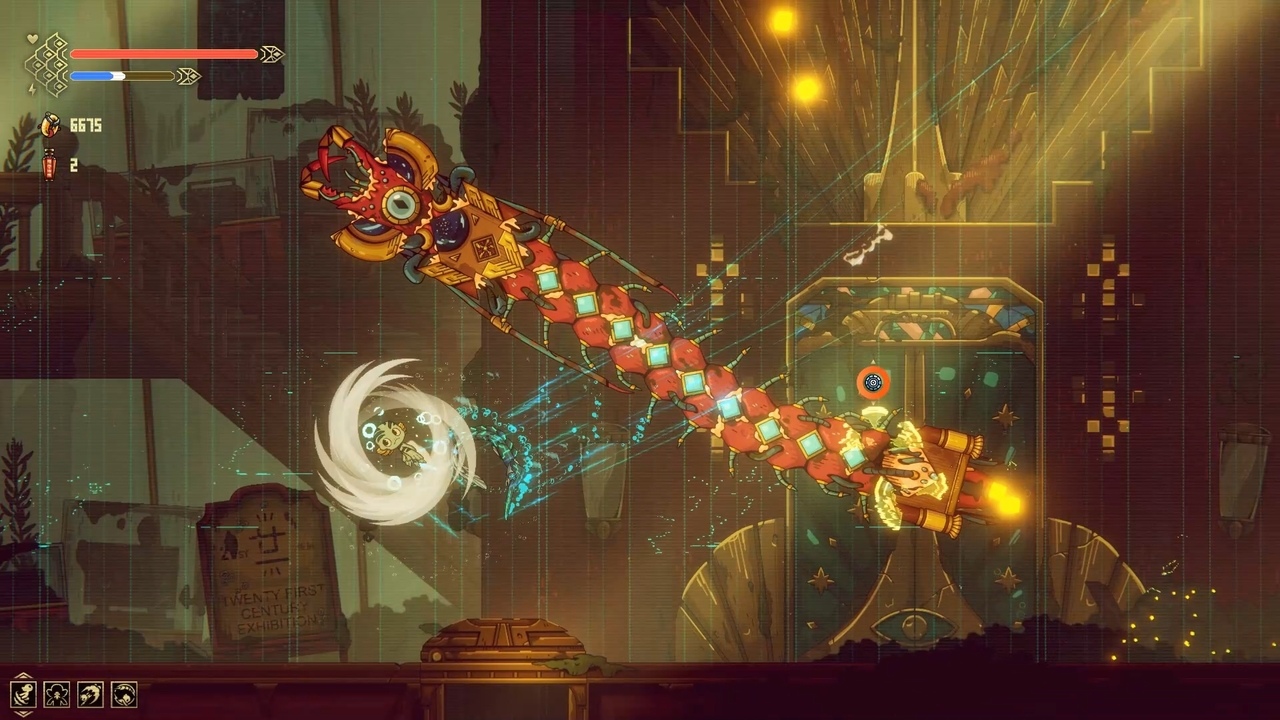
Task: Trigger the circular whirl skill icon
Action: pos(124,694)
